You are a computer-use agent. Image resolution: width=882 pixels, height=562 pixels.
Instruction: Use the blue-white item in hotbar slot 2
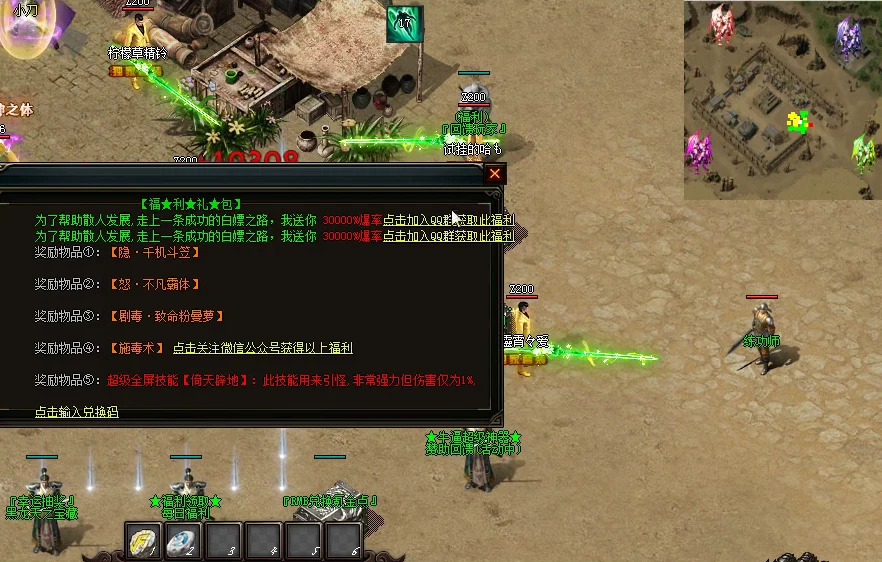pyautogui.click(x=183, y=541)
